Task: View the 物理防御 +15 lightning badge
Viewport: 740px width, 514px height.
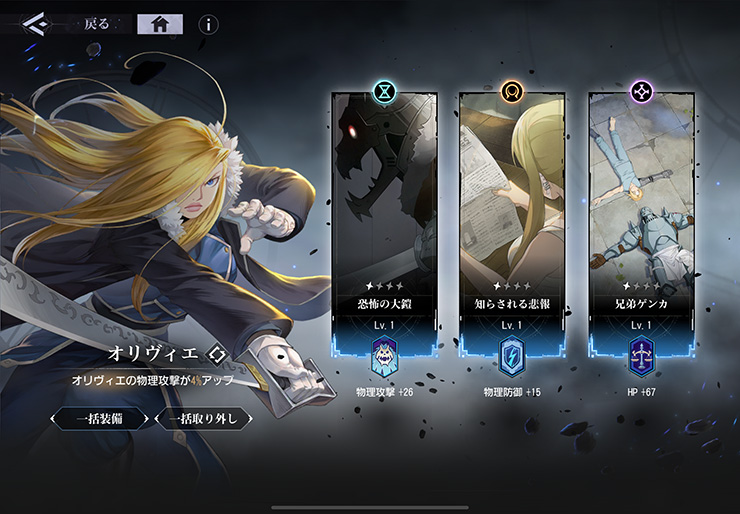Action: point(512,357)
